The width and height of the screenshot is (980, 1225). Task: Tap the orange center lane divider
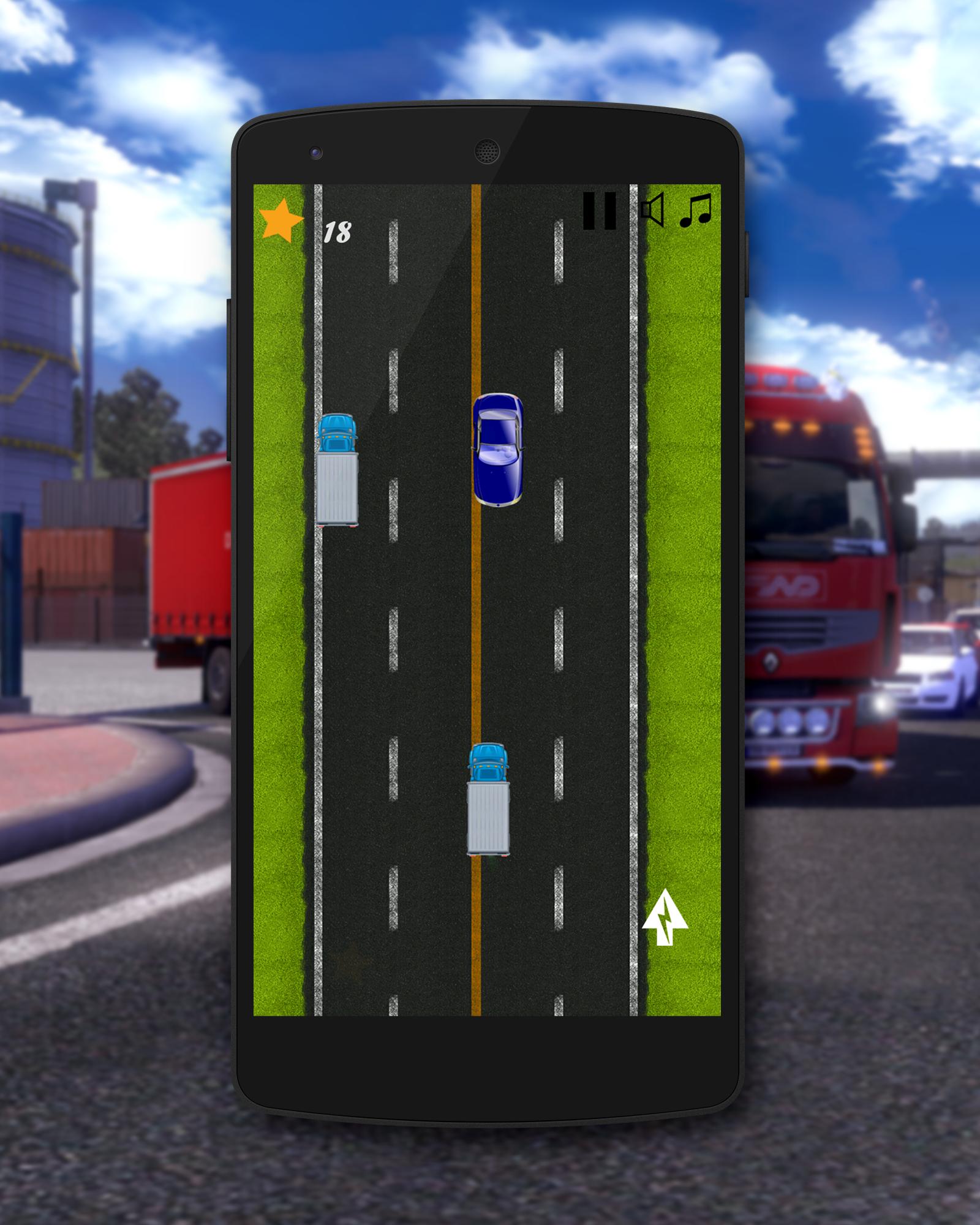[476, 612]
